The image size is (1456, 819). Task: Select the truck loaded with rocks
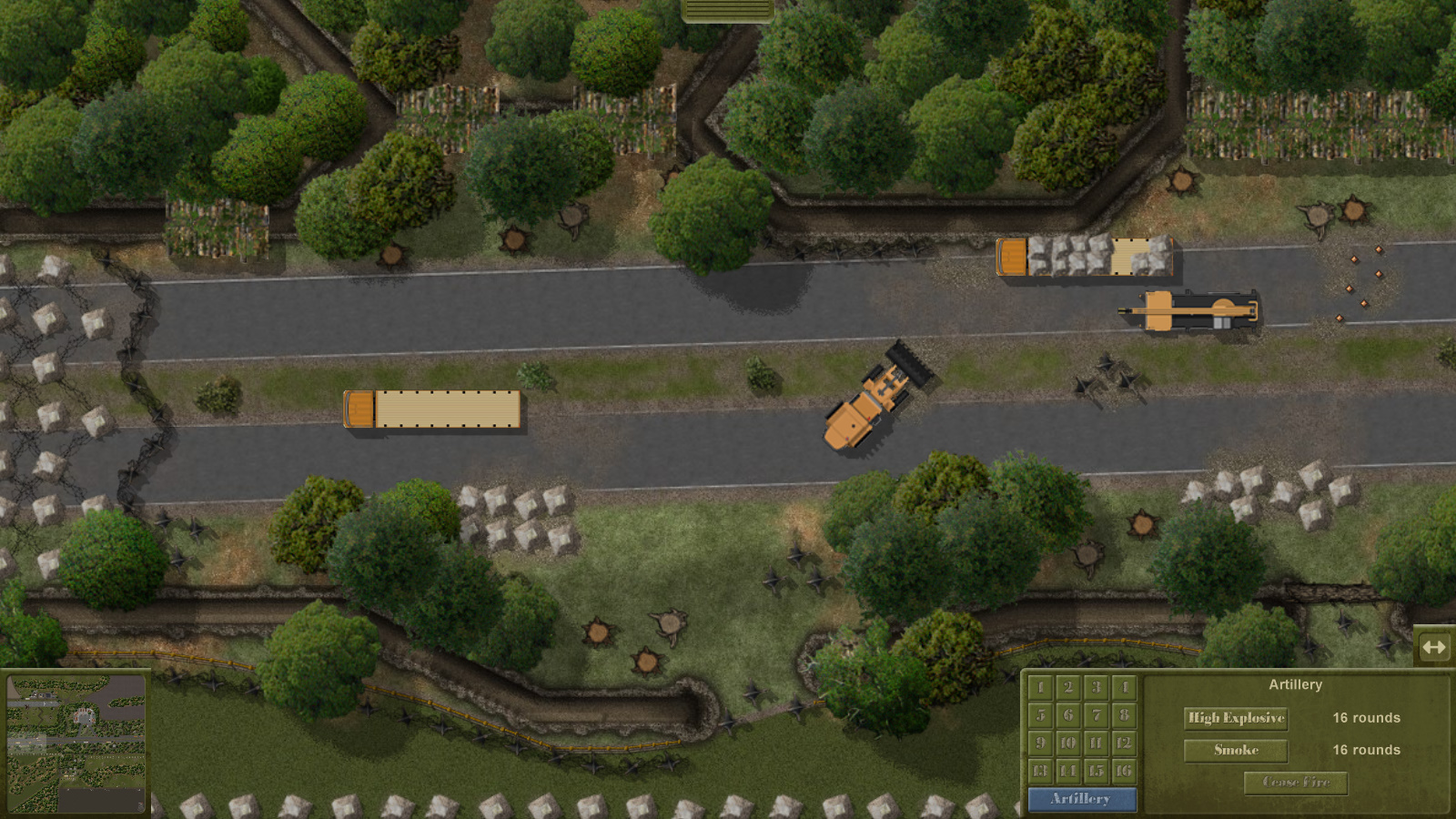coord(1085,258)
